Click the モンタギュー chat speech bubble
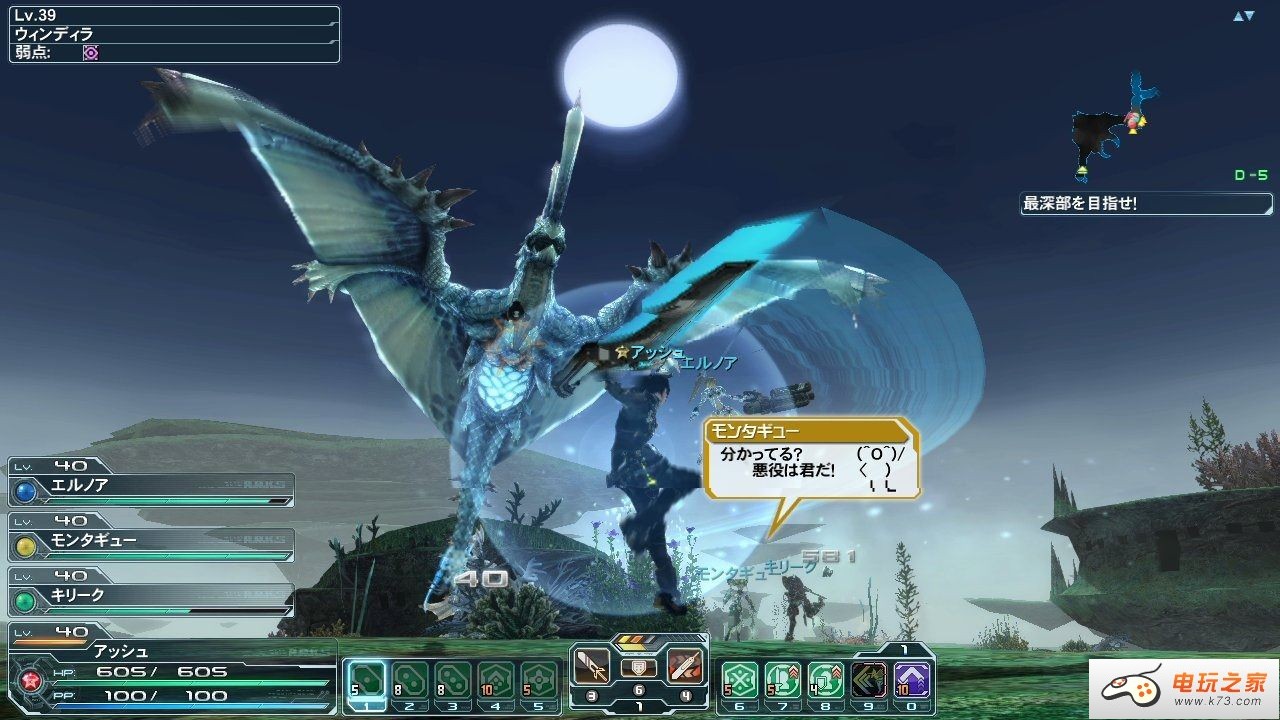The height and width of the screenshot is (720, 1280). 810,460
